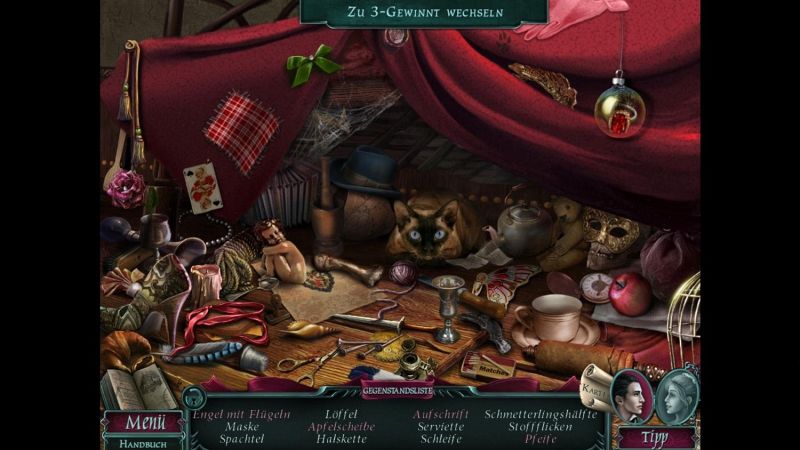Select the dark-haired man portrait
Image resolution: width=800 pixels, height=450 pixels.
(631, 394)
